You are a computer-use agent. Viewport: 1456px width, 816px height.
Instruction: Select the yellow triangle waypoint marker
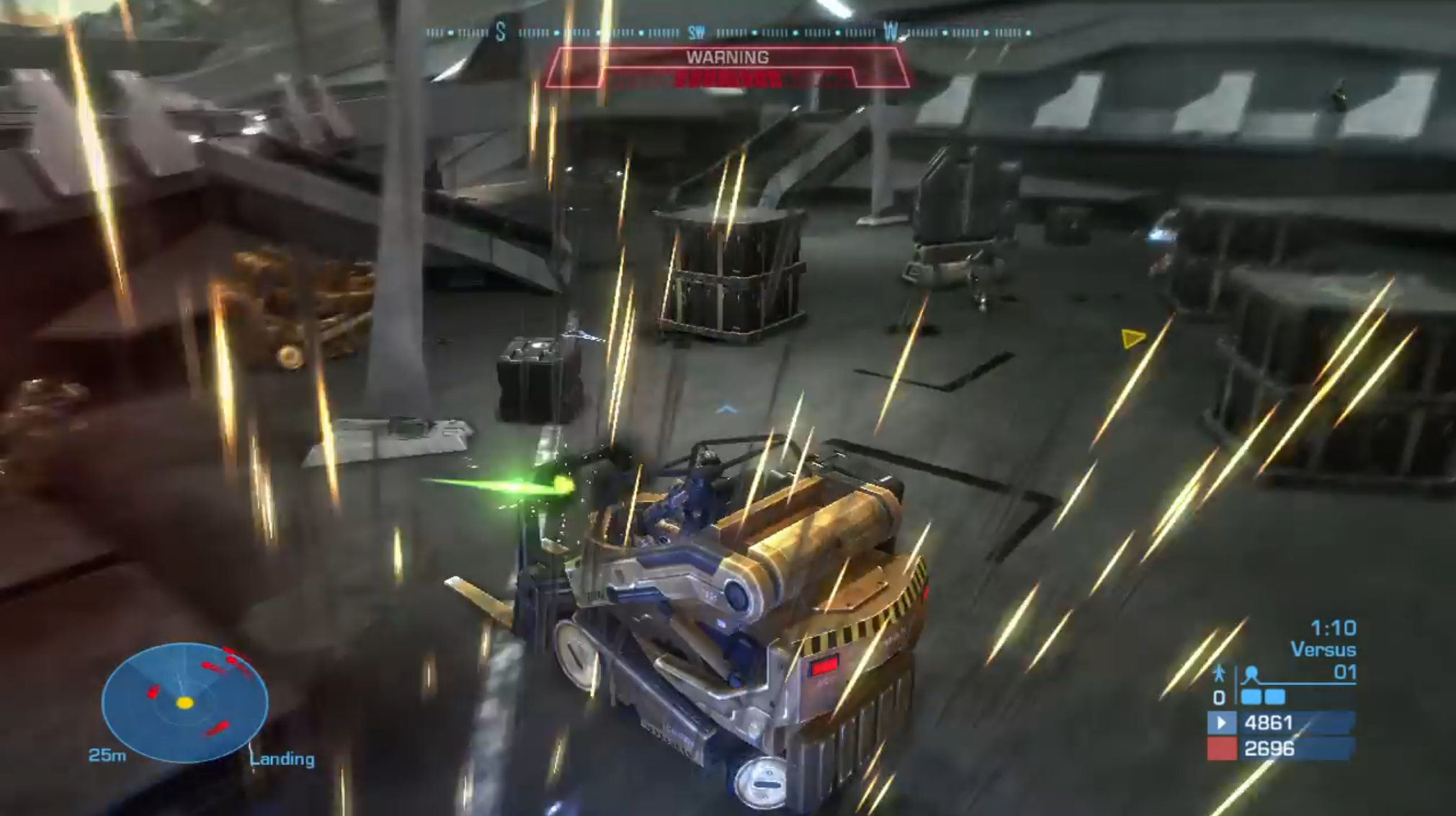1133,338
